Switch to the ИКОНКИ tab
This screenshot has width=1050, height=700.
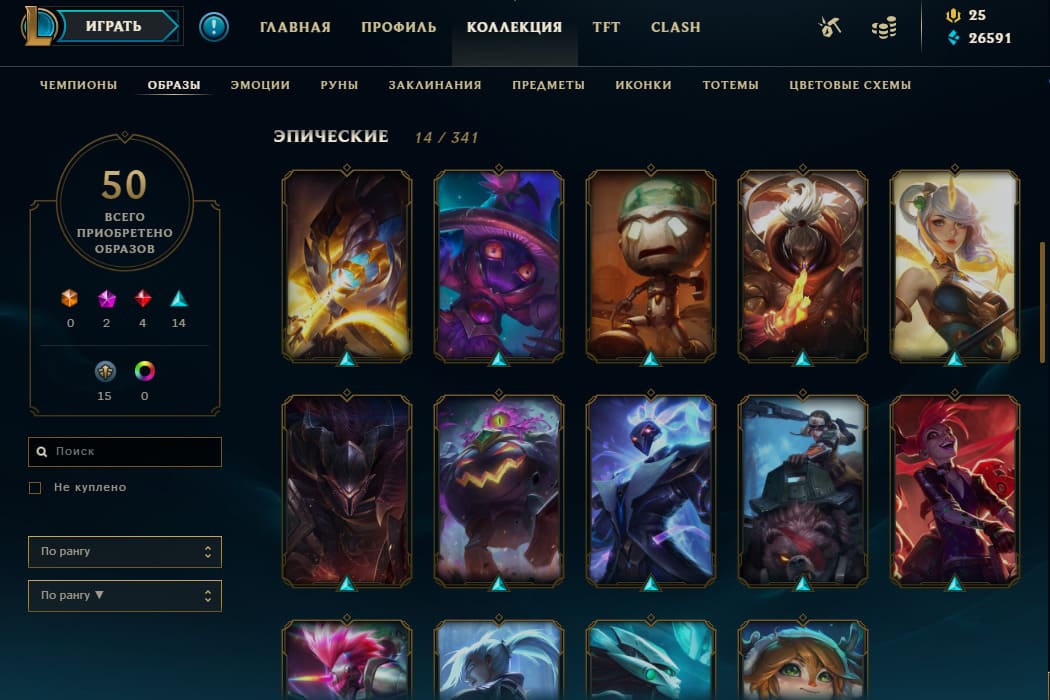point(643,85)
